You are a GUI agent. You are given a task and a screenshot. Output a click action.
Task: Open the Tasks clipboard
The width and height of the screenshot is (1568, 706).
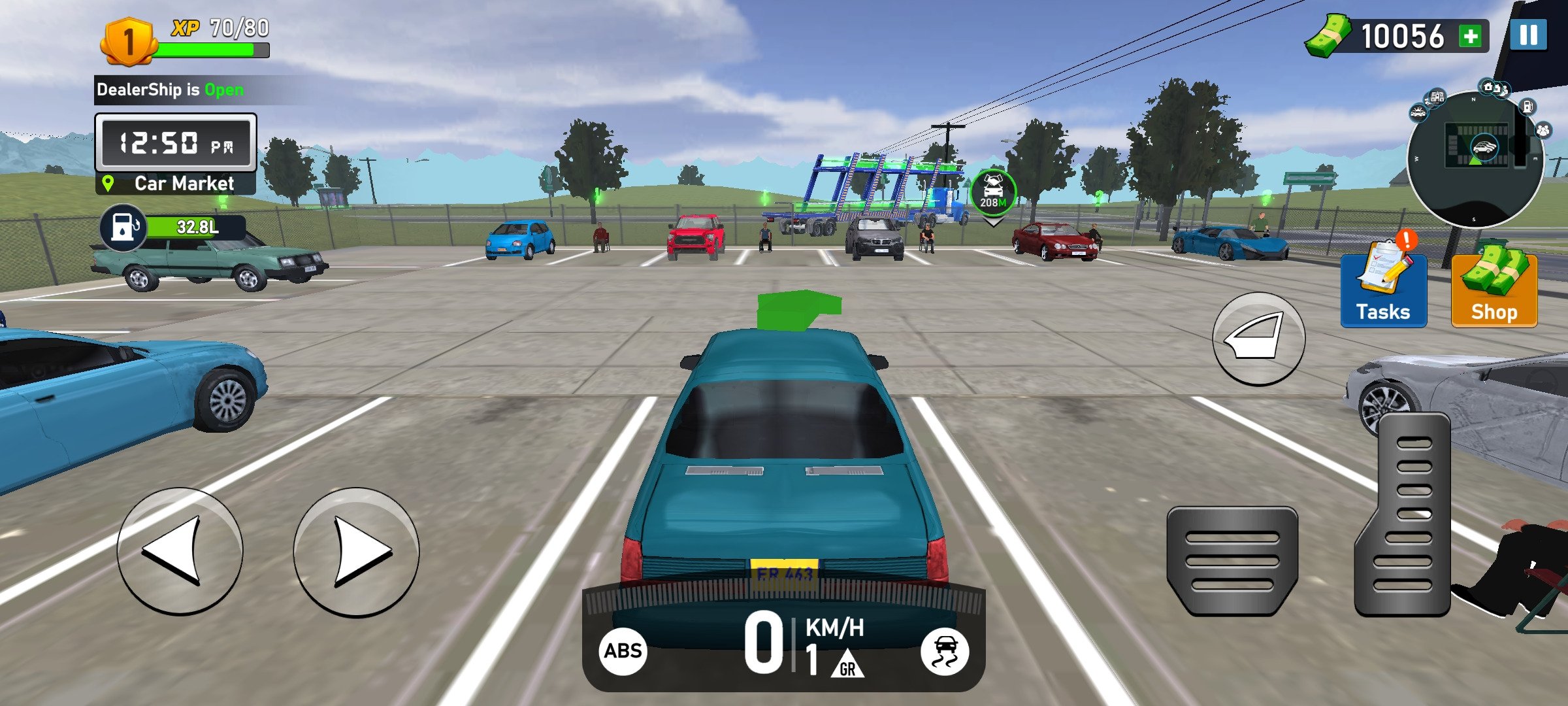(1383, 284)
